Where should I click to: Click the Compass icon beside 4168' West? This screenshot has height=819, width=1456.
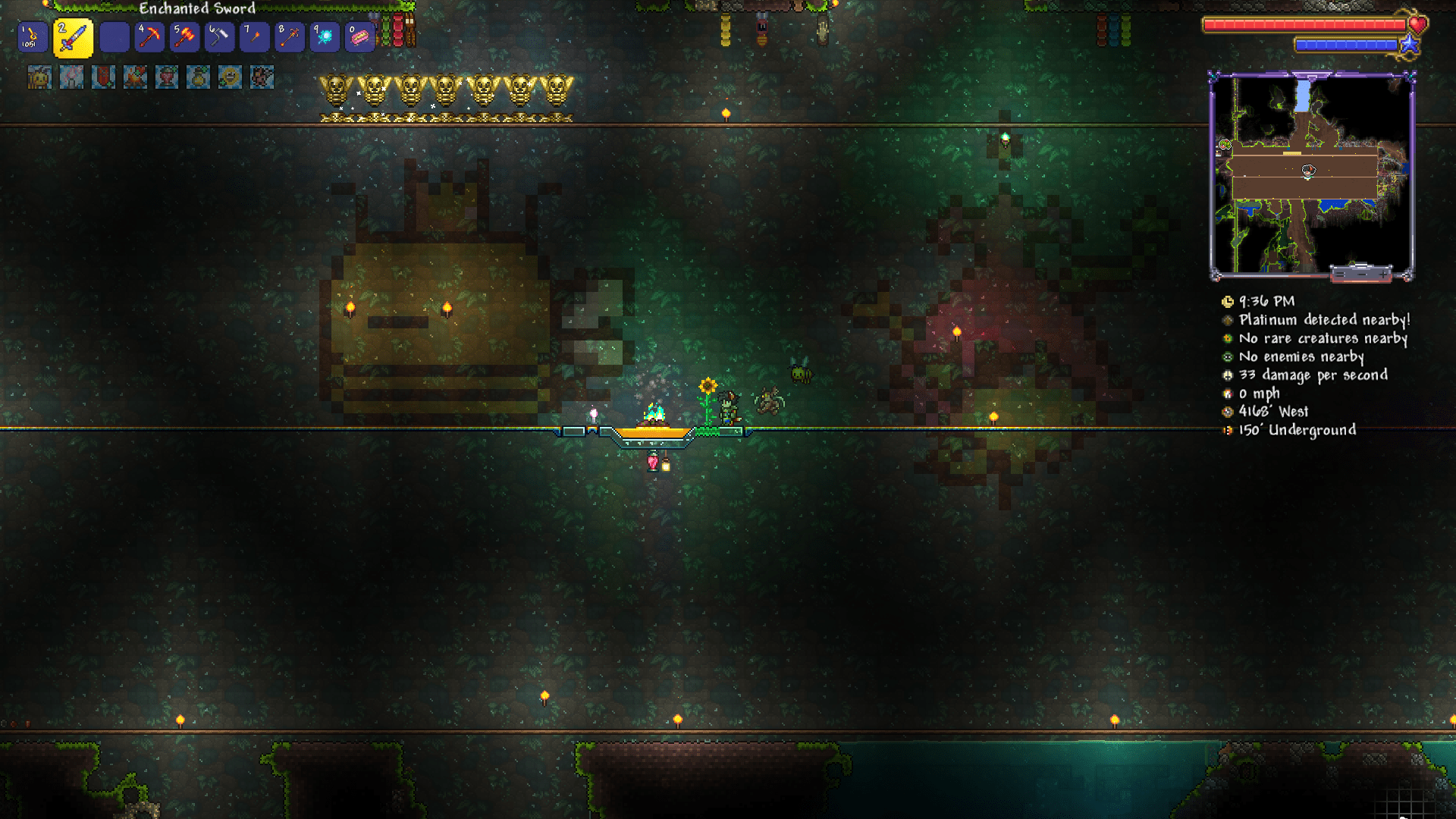pyautogui.click(x=1228, y=412)
